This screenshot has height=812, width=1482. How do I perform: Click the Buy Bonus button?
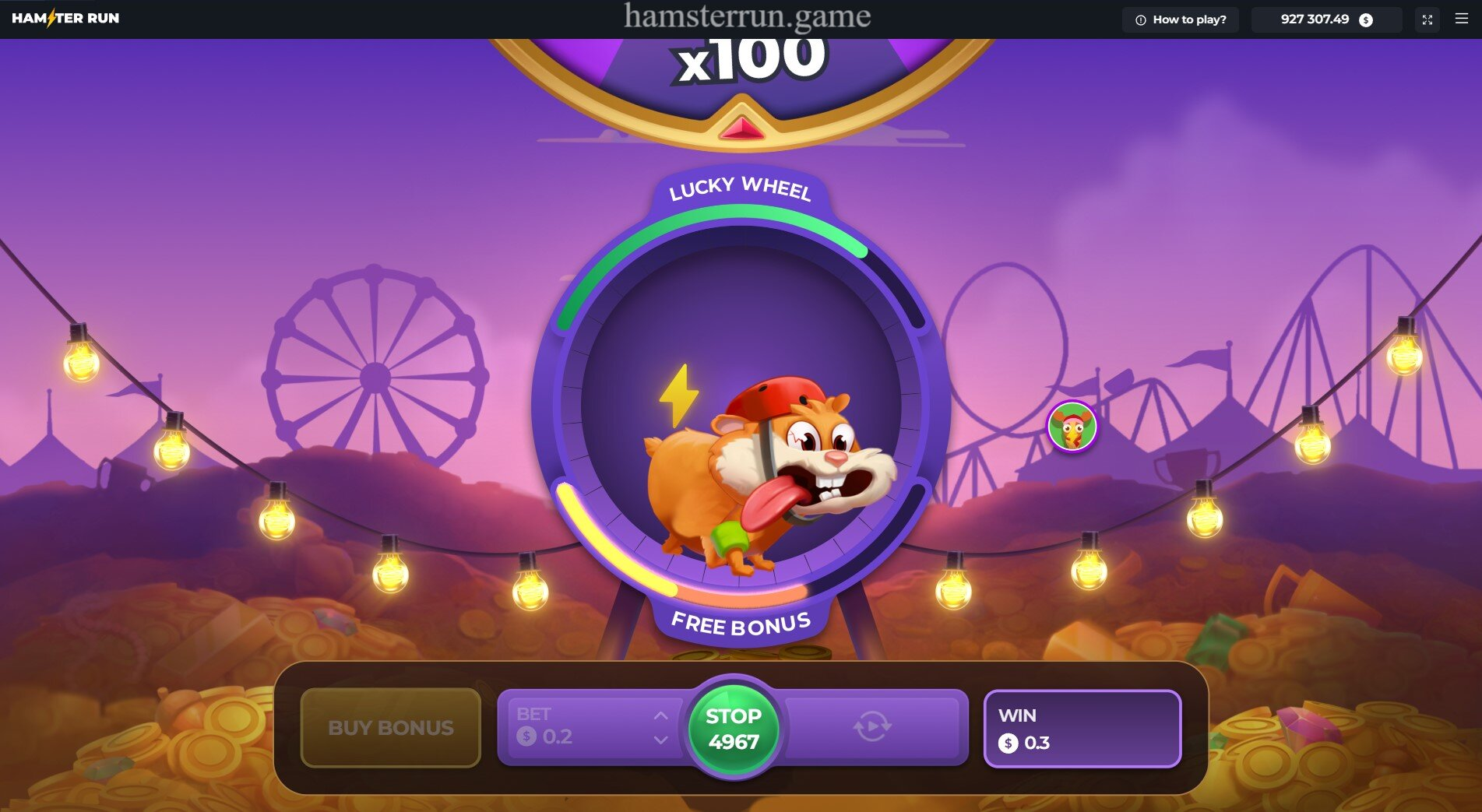tap(391, 729)
